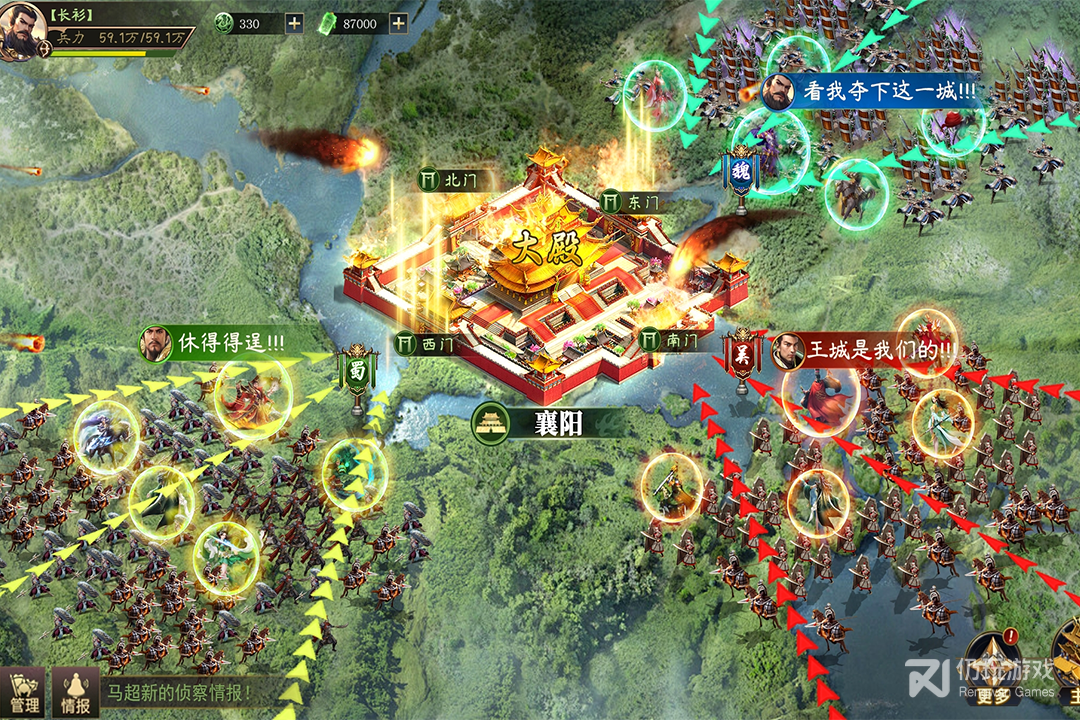Add jade with the 87000 plus button
This screenshot has height=720, width=1080.
[x=398, y=24]
